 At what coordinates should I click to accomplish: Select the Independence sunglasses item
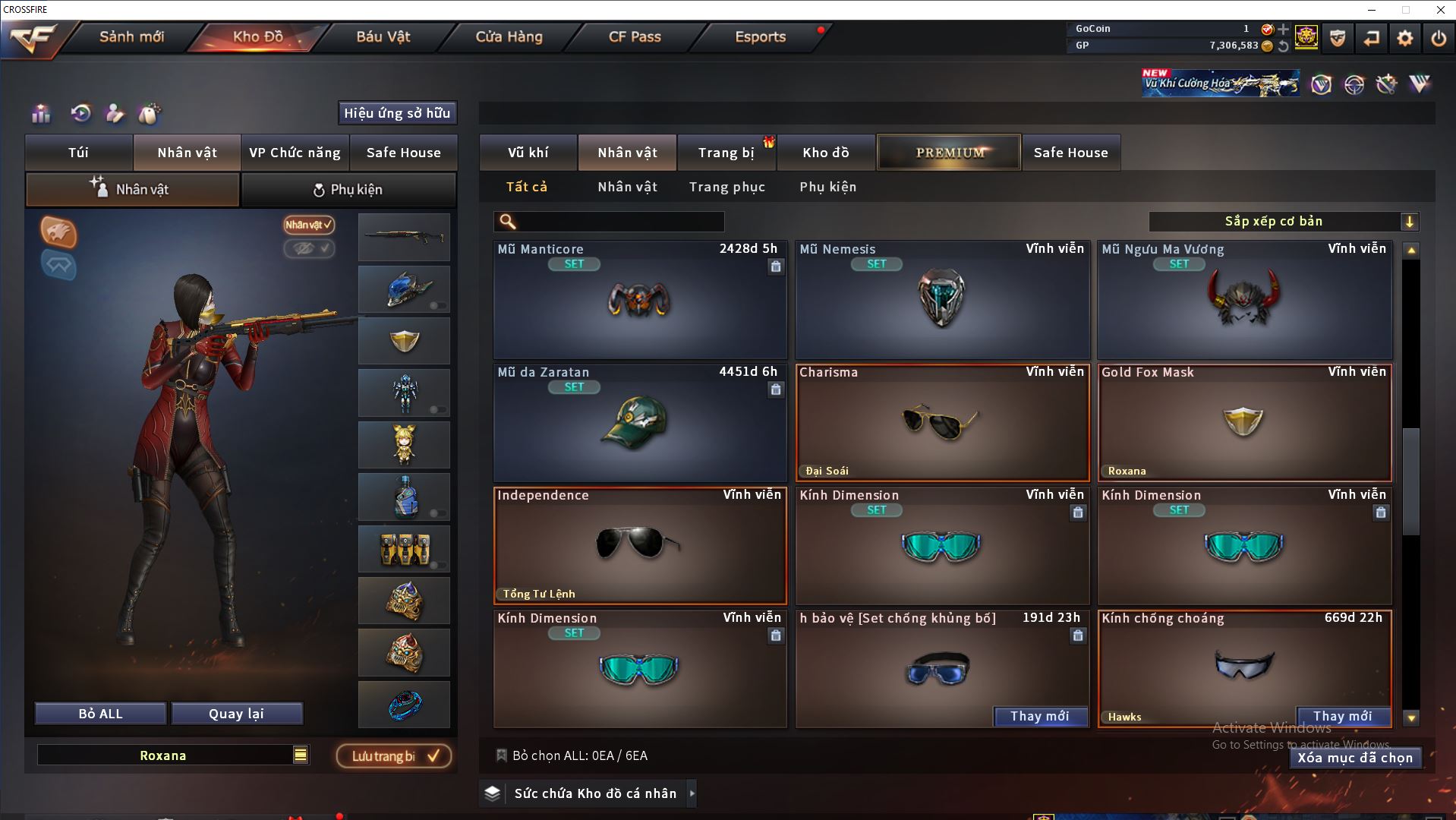[x=639, y=545]
